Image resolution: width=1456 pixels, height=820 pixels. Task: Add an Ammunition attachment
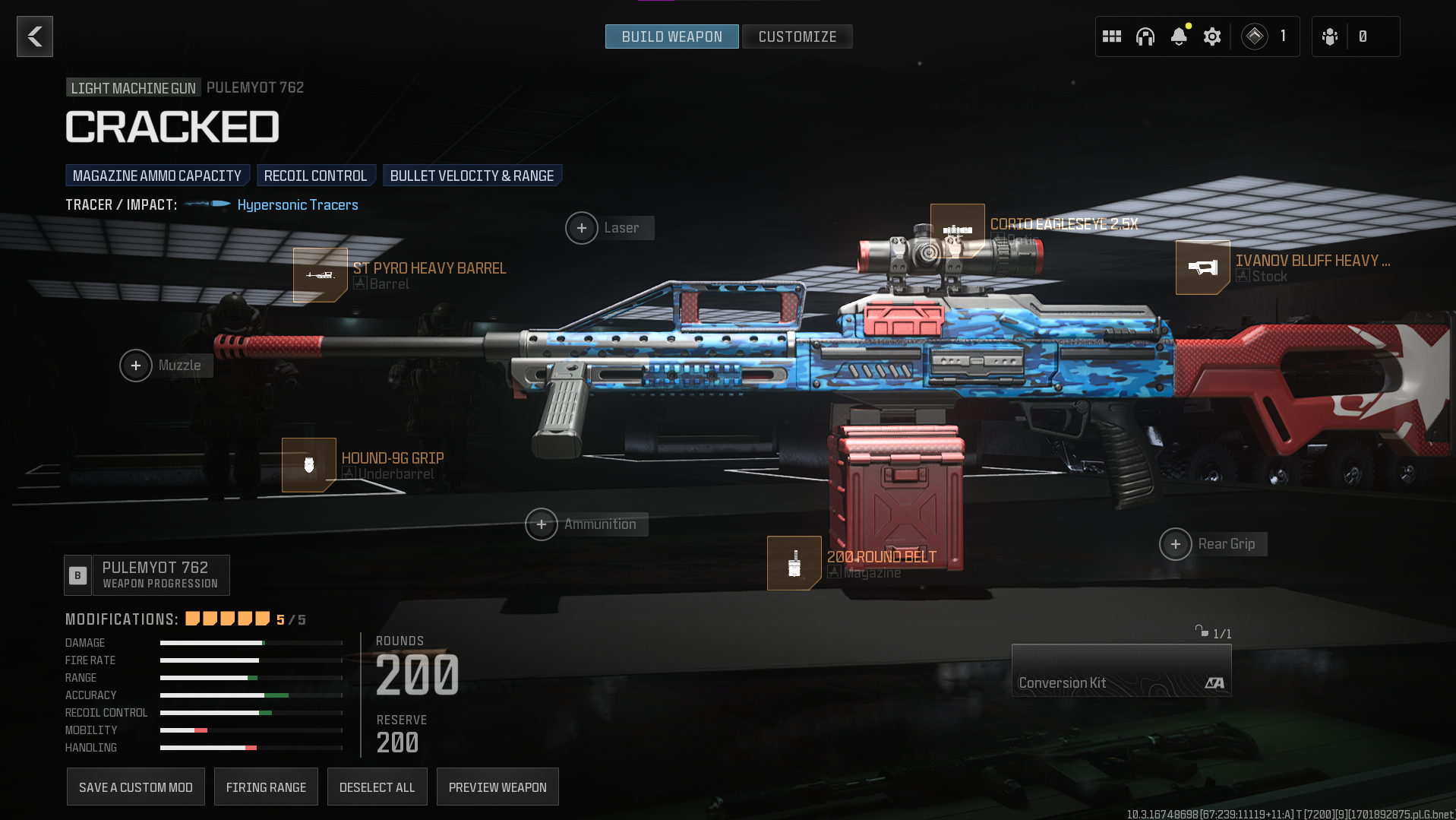542,524
